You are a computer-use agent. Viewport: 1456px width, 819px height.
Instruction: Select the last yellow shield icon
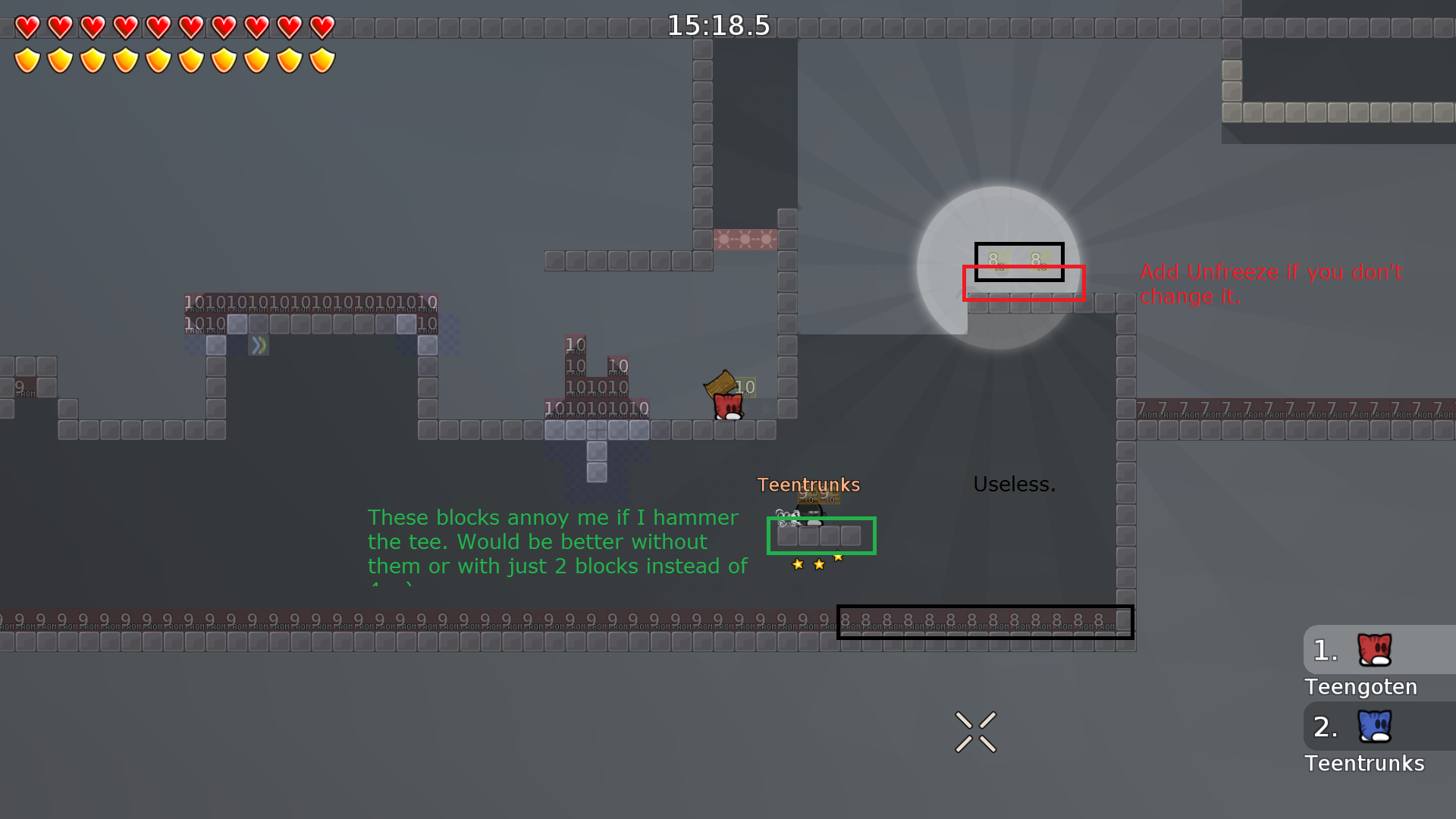point(322,59)
